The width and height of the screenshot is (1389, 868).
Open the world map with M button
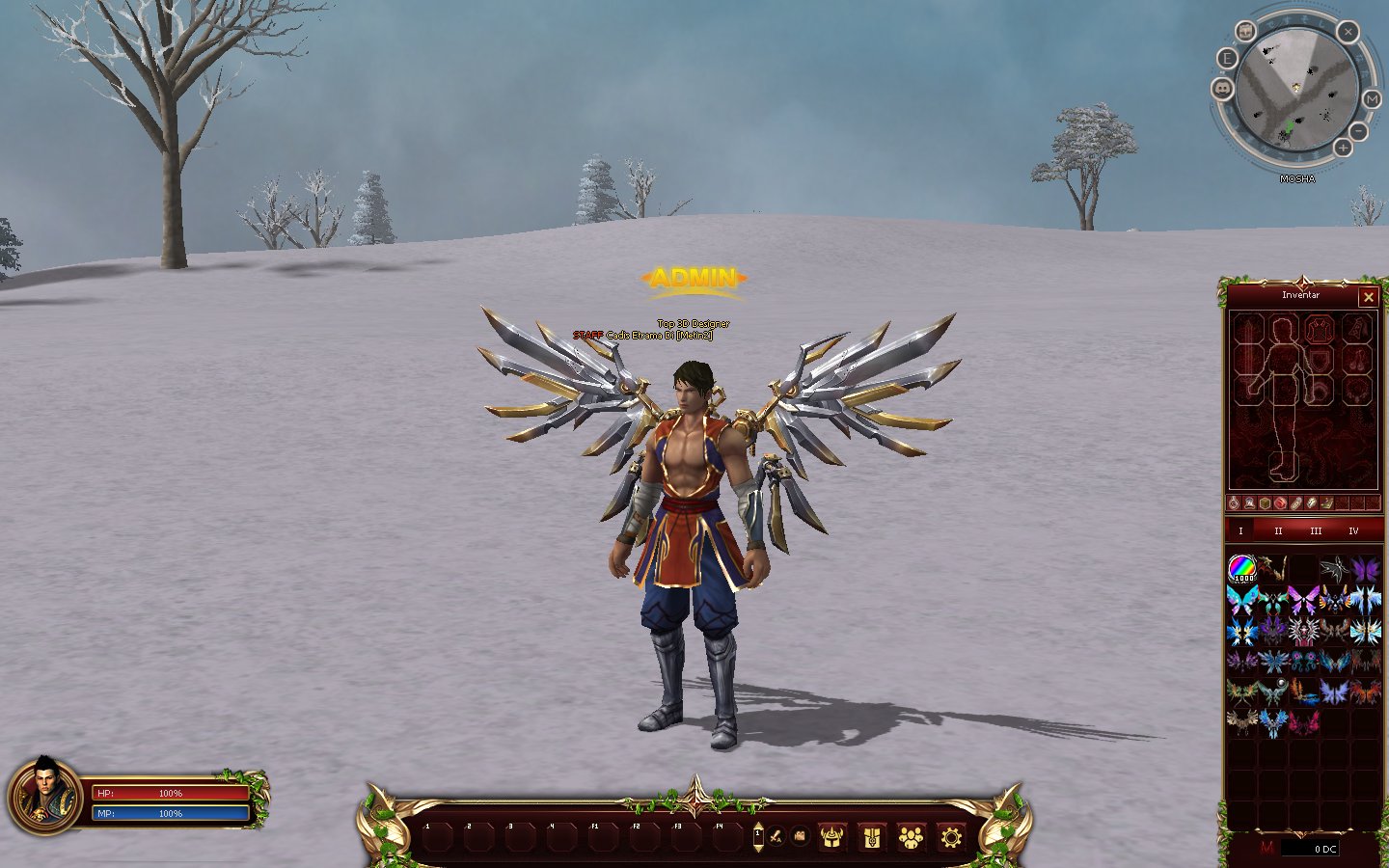click(1372, 99)
